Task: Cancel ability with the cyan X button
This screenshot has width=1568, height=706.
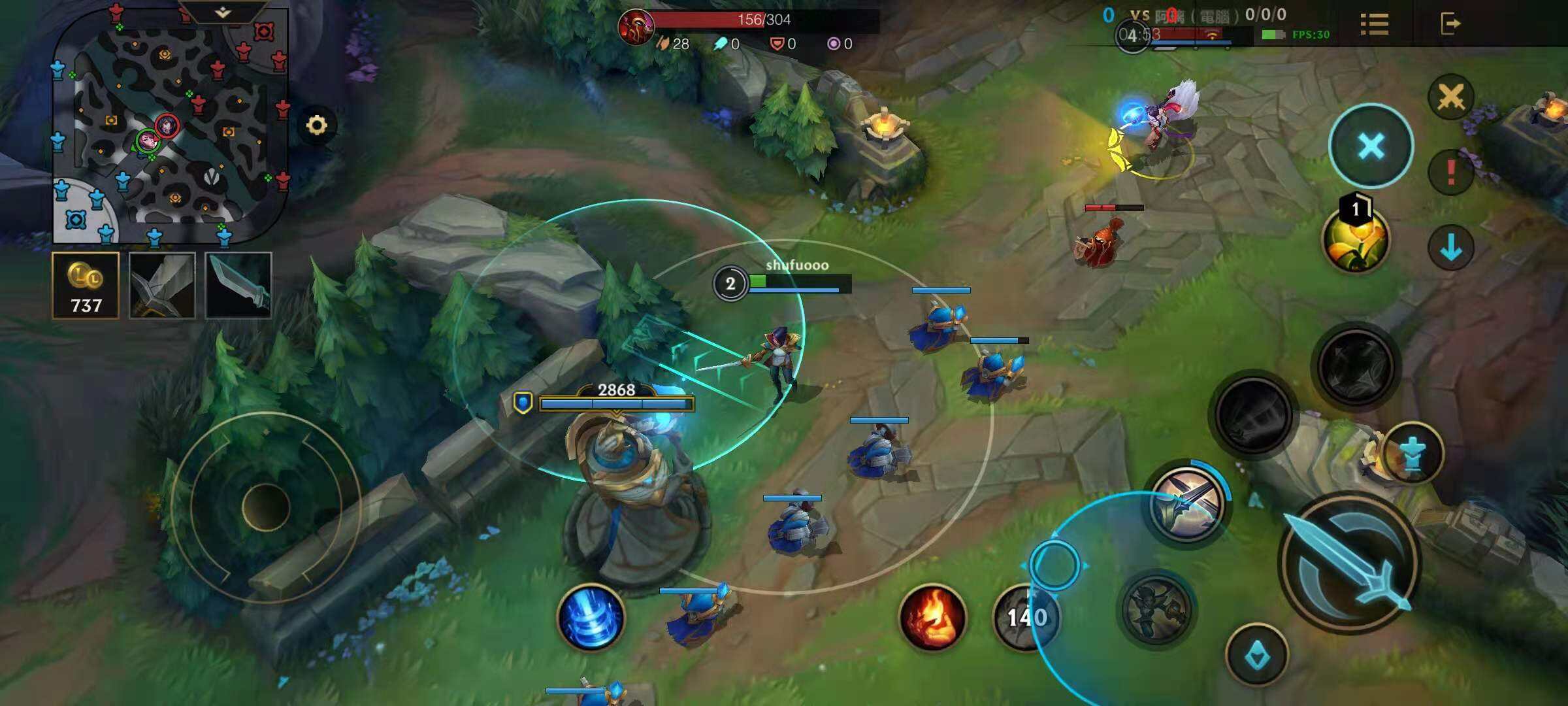Action: coord(1371,146)
